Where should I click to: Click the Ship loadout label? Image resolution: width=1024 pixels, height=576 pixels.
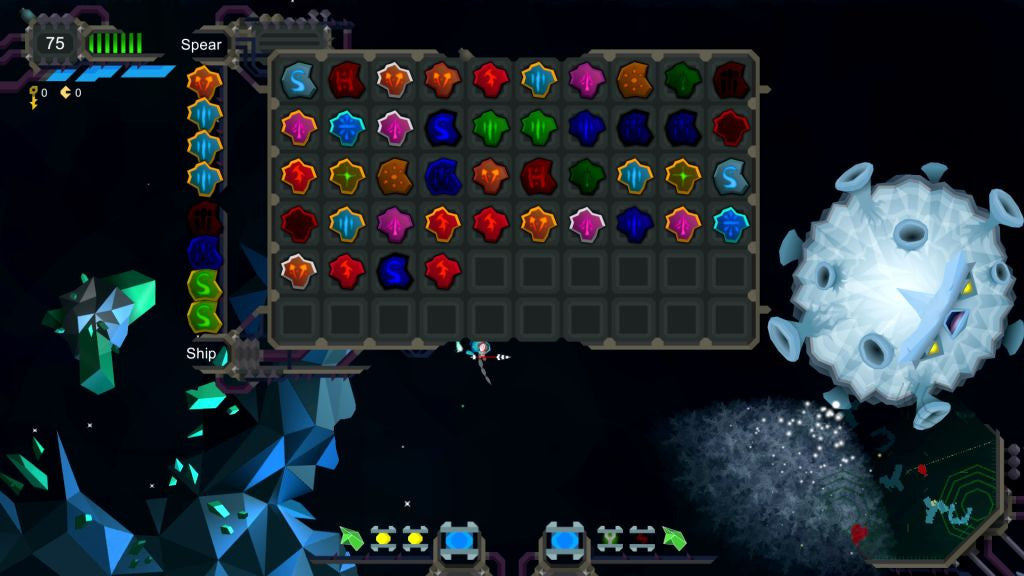201,353
